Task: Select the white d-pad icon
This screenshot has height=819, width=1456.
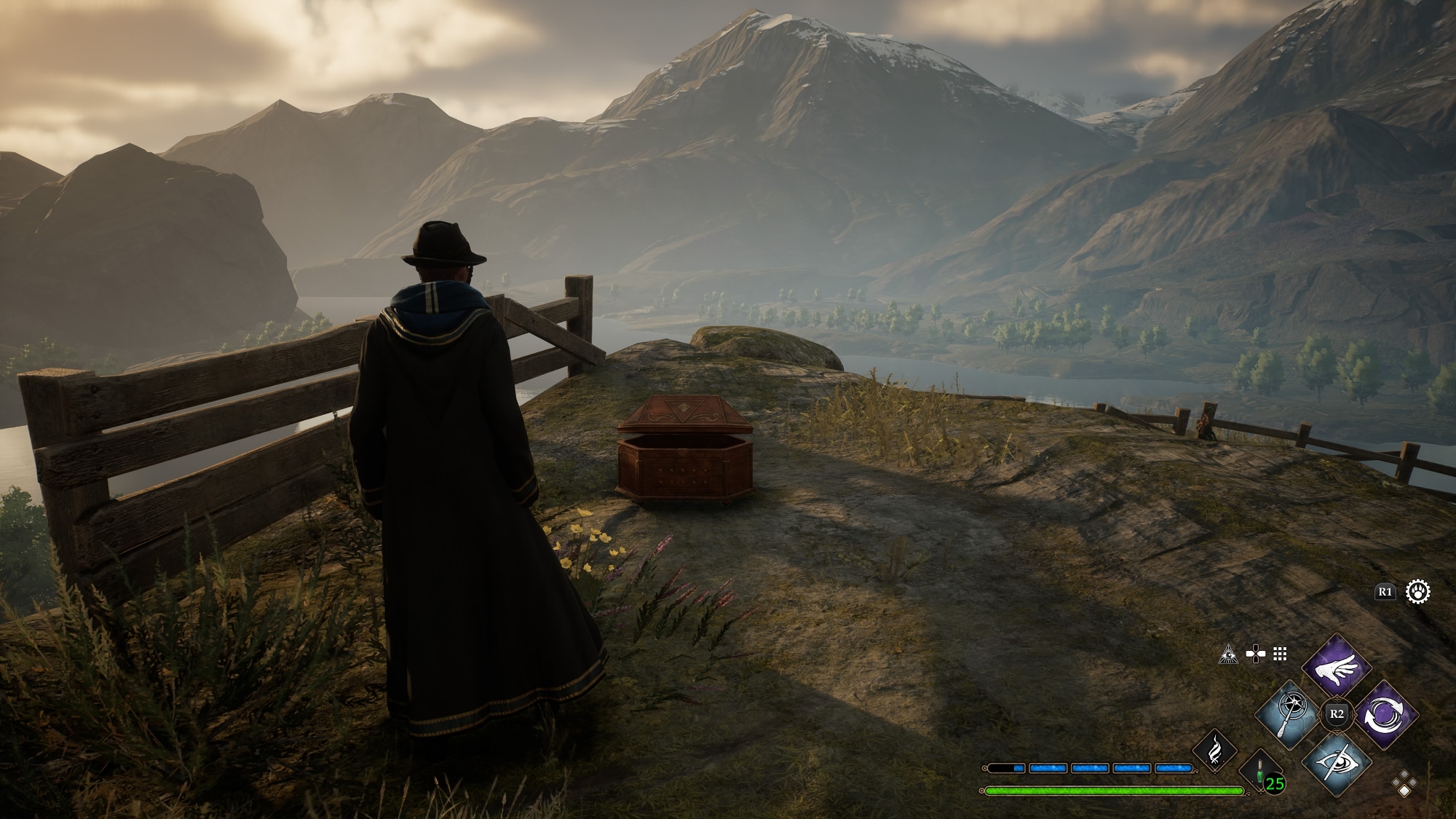Action: point(1254,654)
